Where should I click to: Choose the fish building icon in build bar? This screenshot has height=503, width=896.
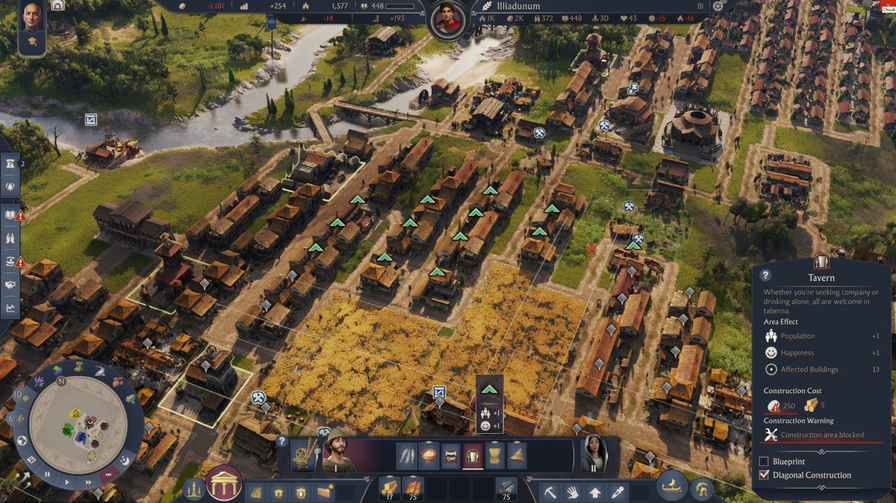406,456
